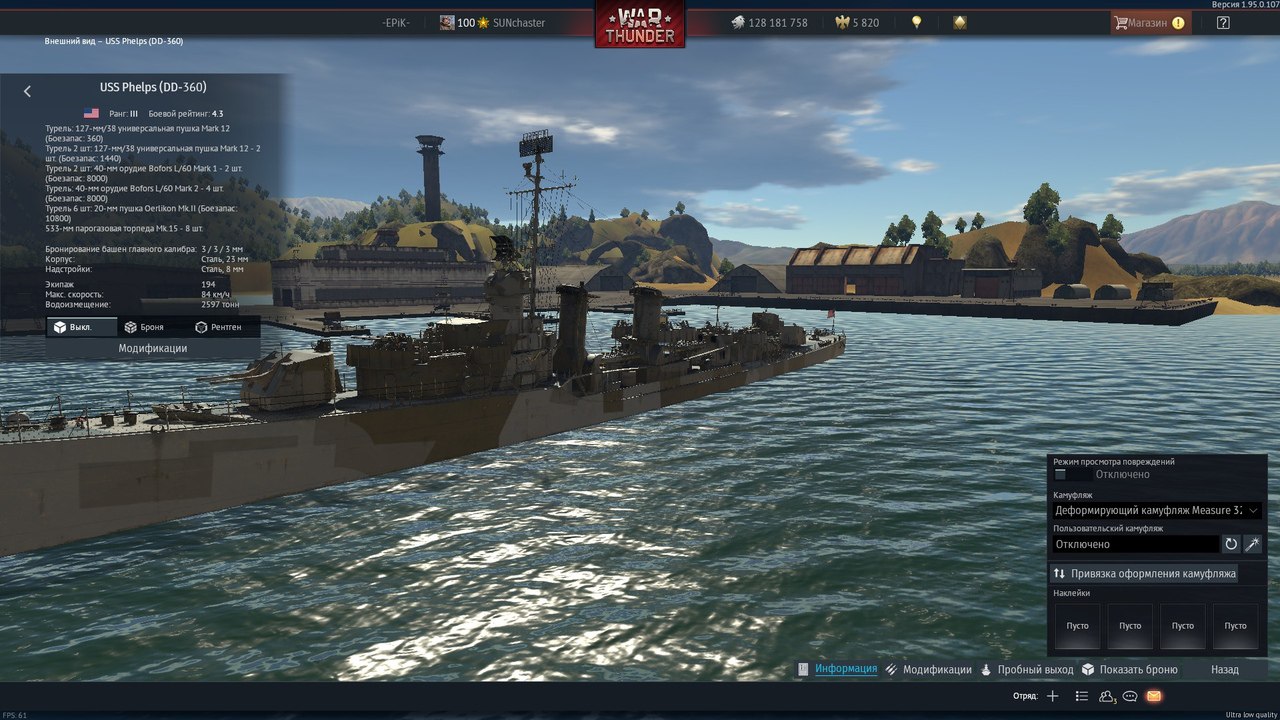Switch to the Рентген x-ray view tab
Screen dimensions: 1280x720
click(x=218, y=327)
